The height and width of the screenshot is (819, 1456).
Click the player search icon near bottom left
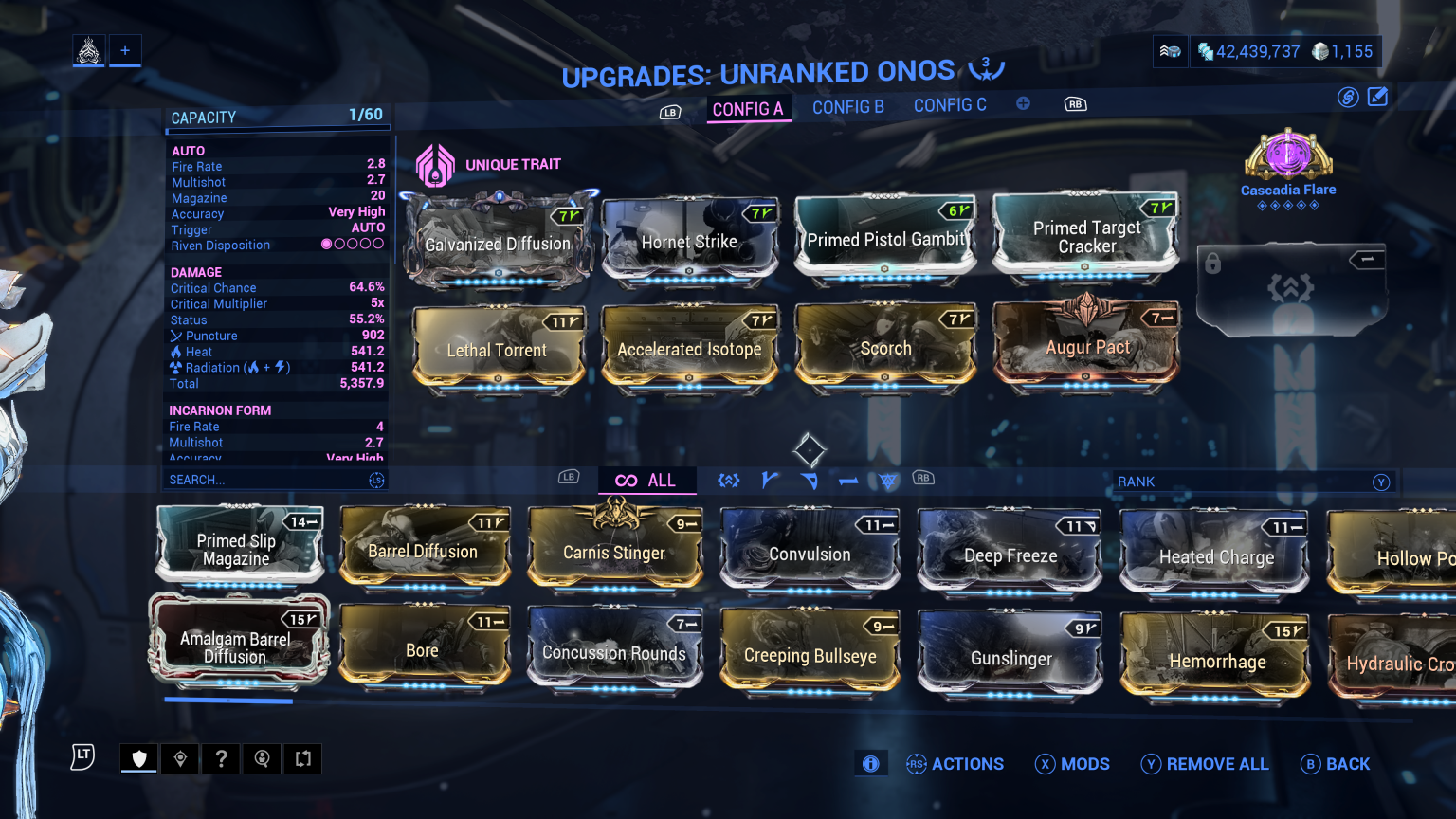pos(262,758)
